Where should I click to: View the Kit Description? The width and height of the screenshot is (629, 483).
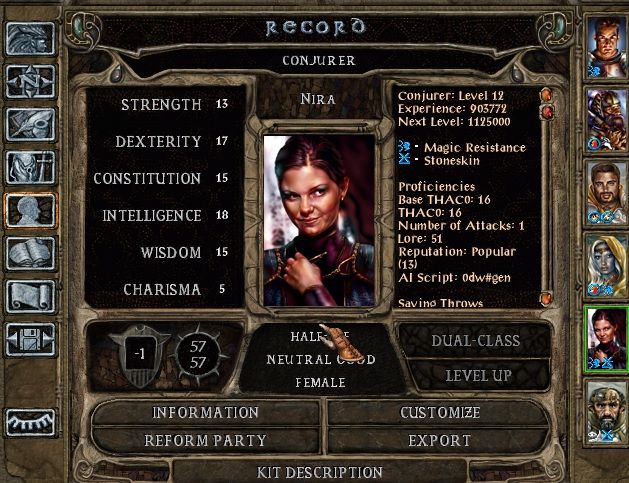tap(319, 471)
